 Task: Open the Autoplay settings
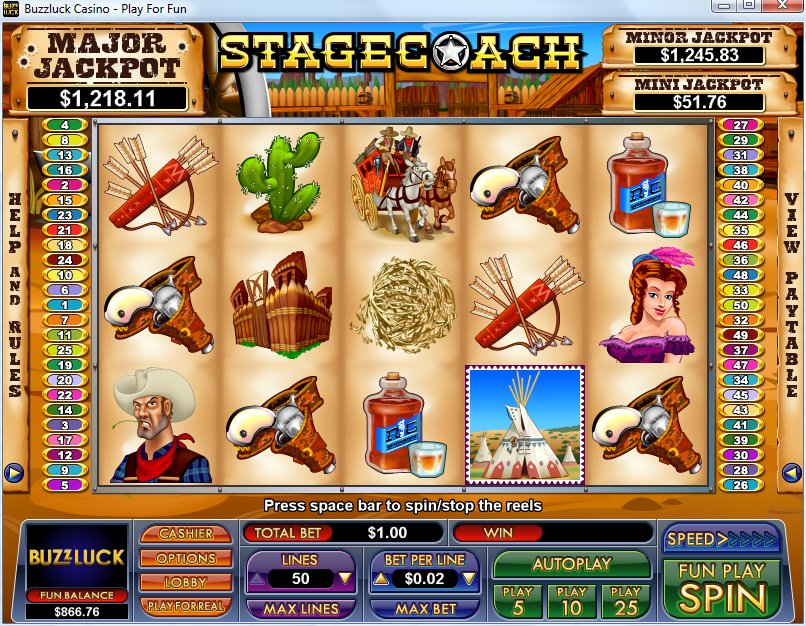pos(571,564)
